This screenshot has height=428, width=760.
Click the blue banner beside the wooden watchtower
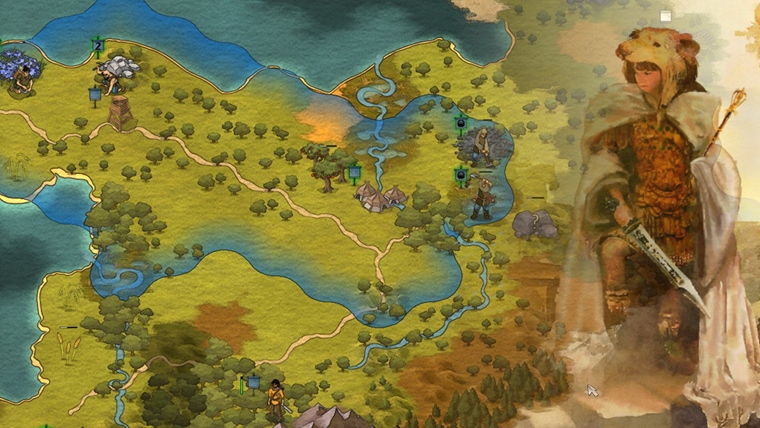point(96,96)
